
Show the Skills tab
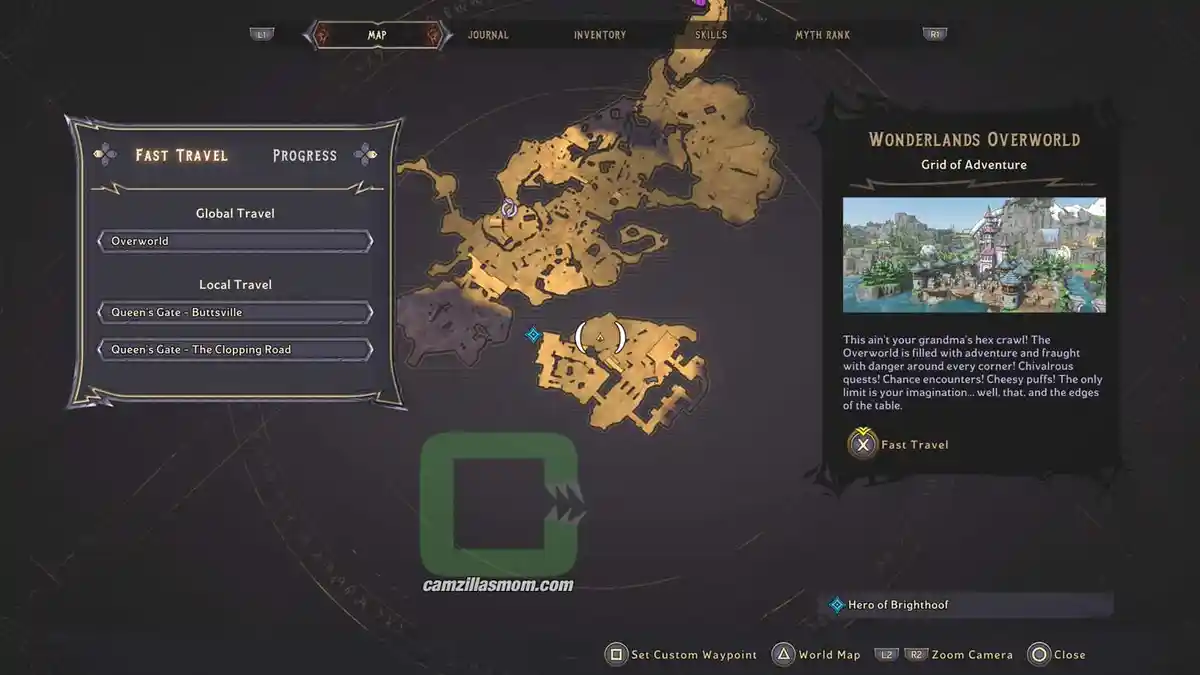(x=711, y=35)
